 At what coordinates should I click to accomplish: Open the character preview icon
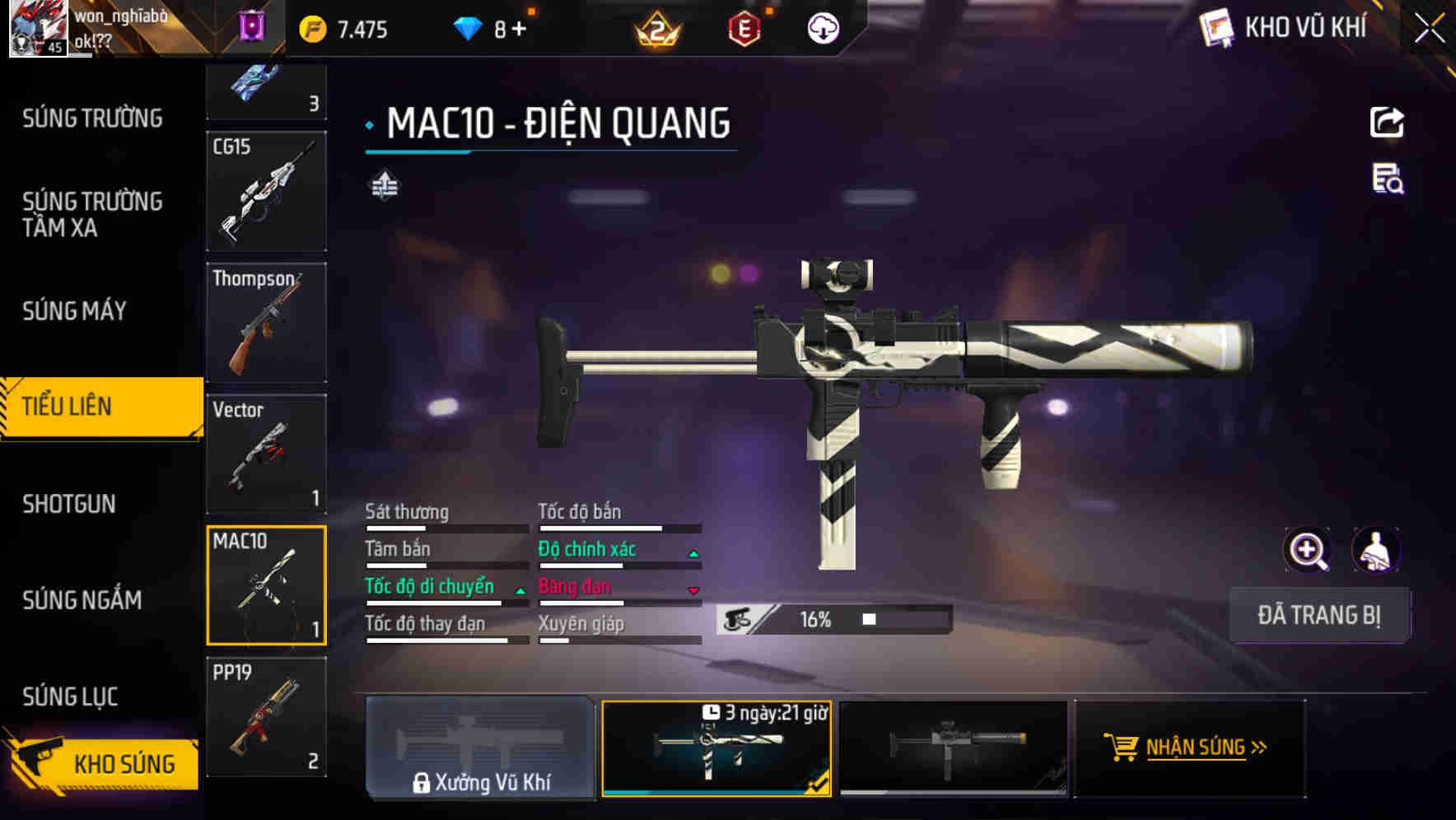point(1375,551)
